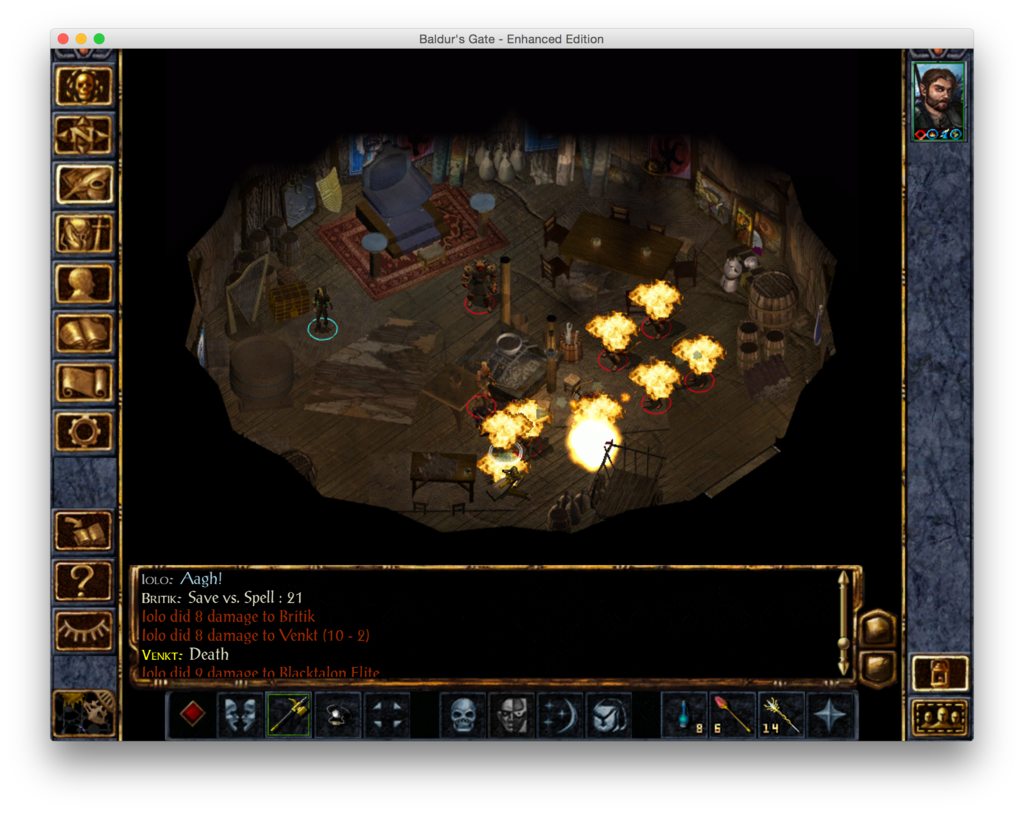Select the bearded character portrait
The image size is (1024, 813).
point(939,102)
